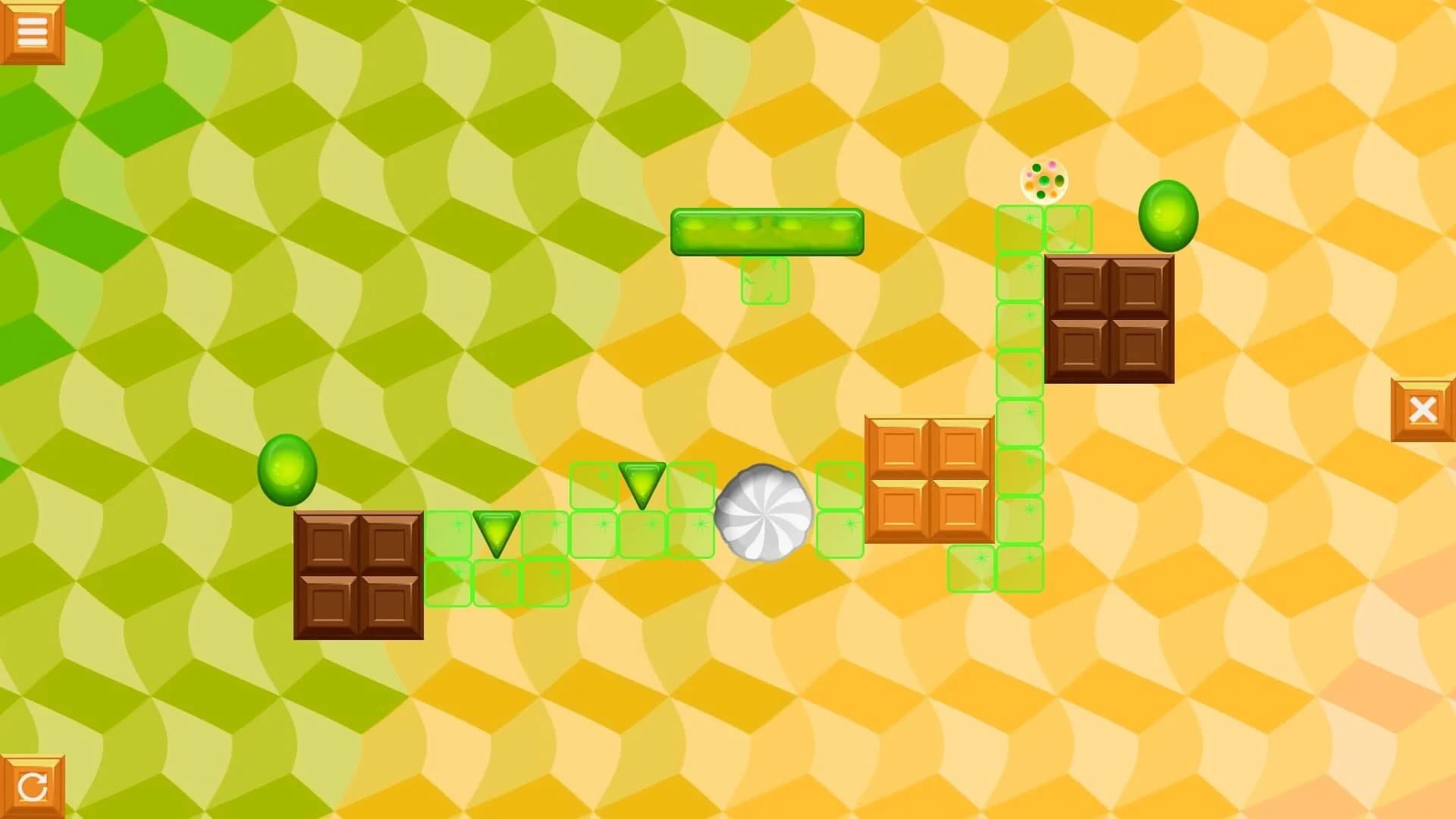Open the hamburger menu crate icon
The height and width of the screenshot is (819, 1456).
[32, 30]
